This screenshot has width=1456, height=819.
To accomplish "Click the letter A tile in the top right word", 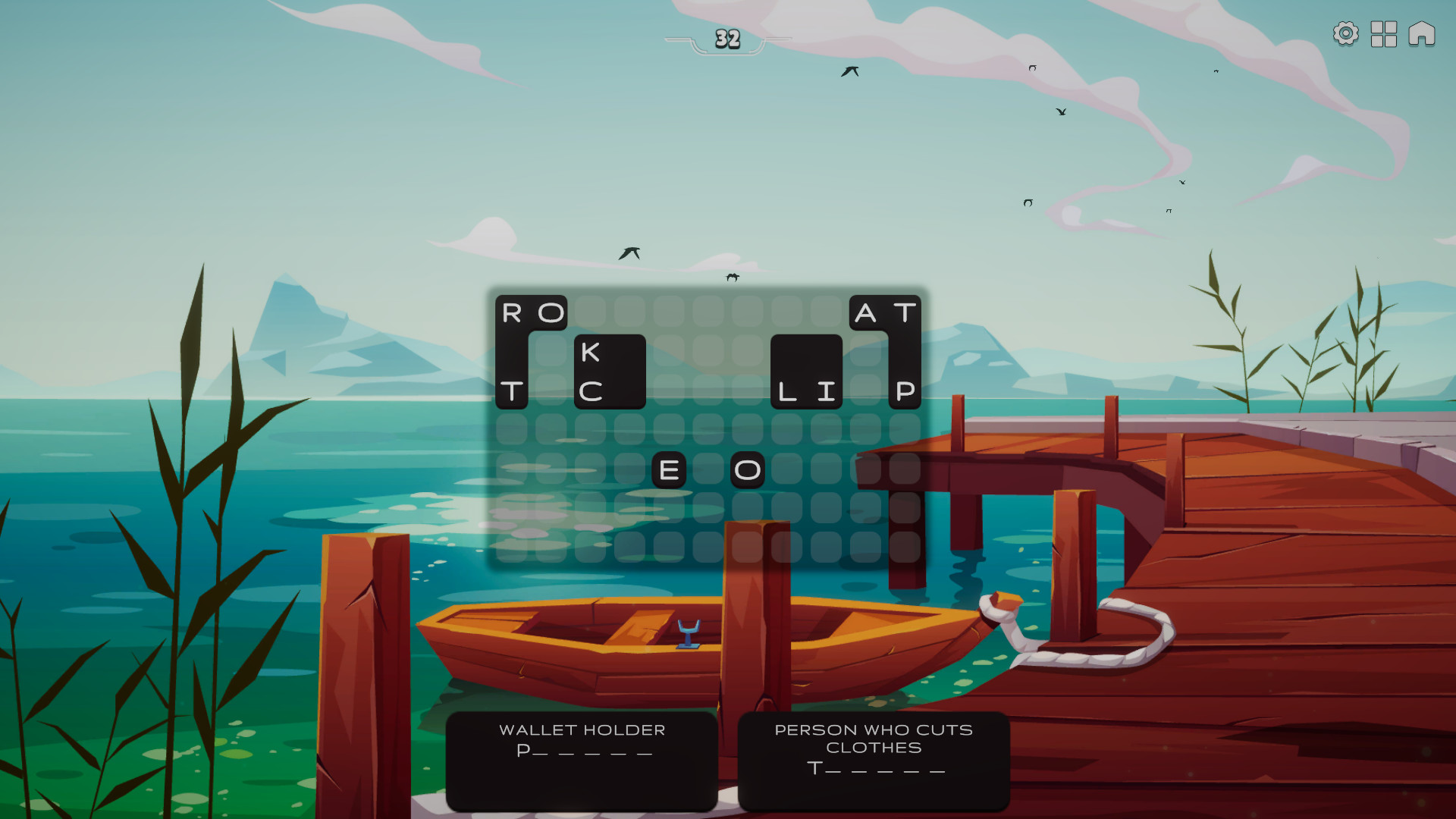I will (x=864, y=312).
